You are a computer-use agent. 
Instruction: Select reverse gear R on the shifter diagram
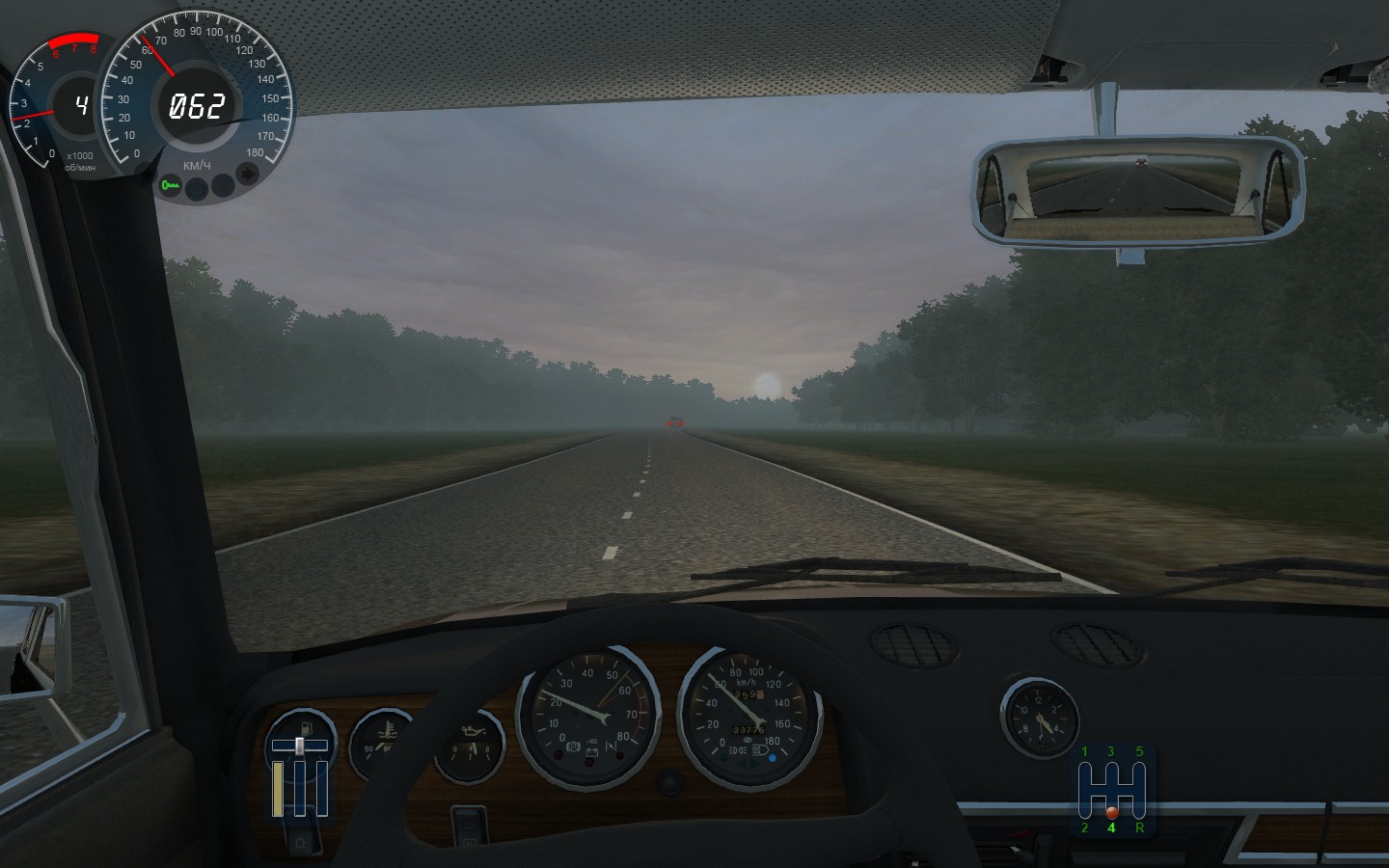click(1139, 827)
